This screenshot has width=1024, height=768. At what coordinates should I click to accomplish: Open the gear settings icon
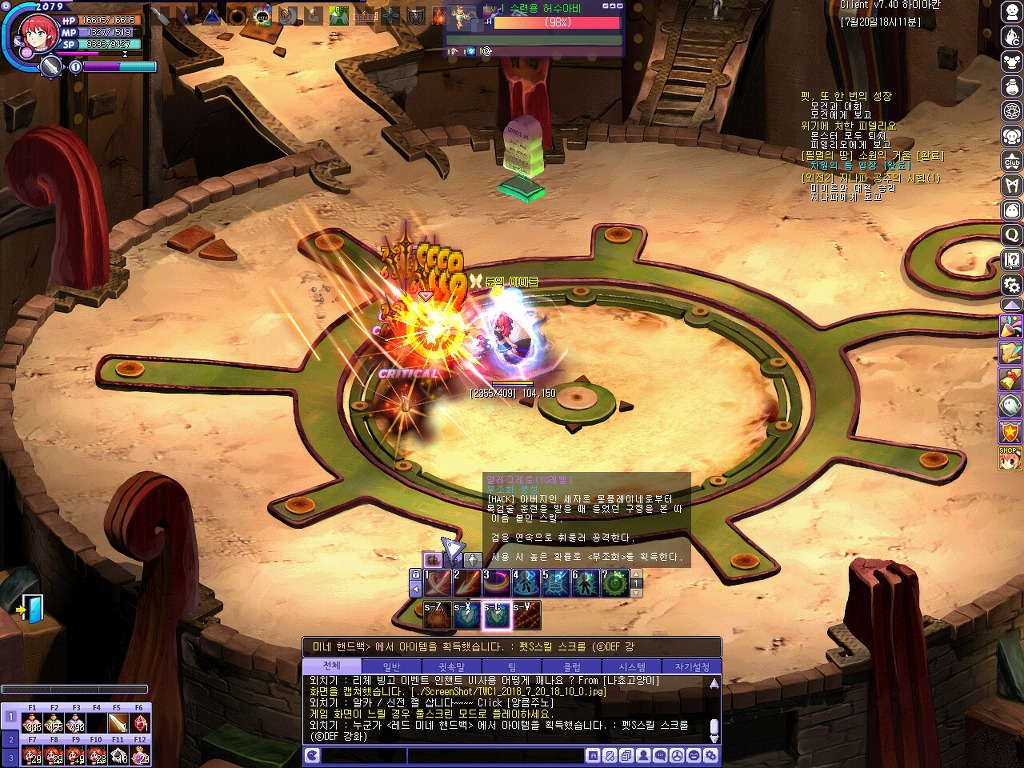(1011, 285)
